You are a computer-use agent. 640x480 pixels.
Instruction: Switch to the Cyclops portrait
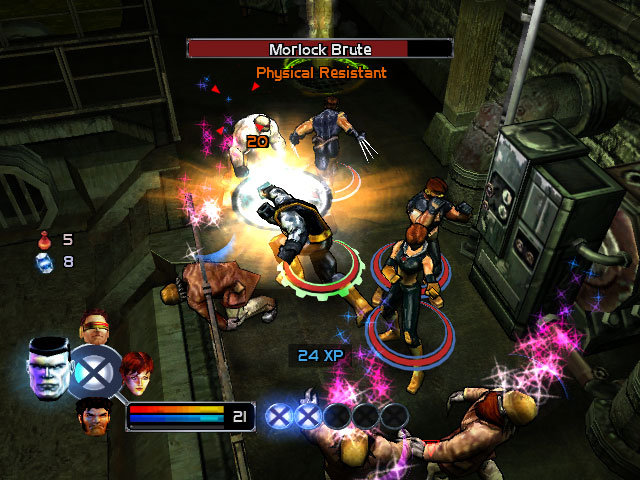pyautogui.click(x=94, y=329)
